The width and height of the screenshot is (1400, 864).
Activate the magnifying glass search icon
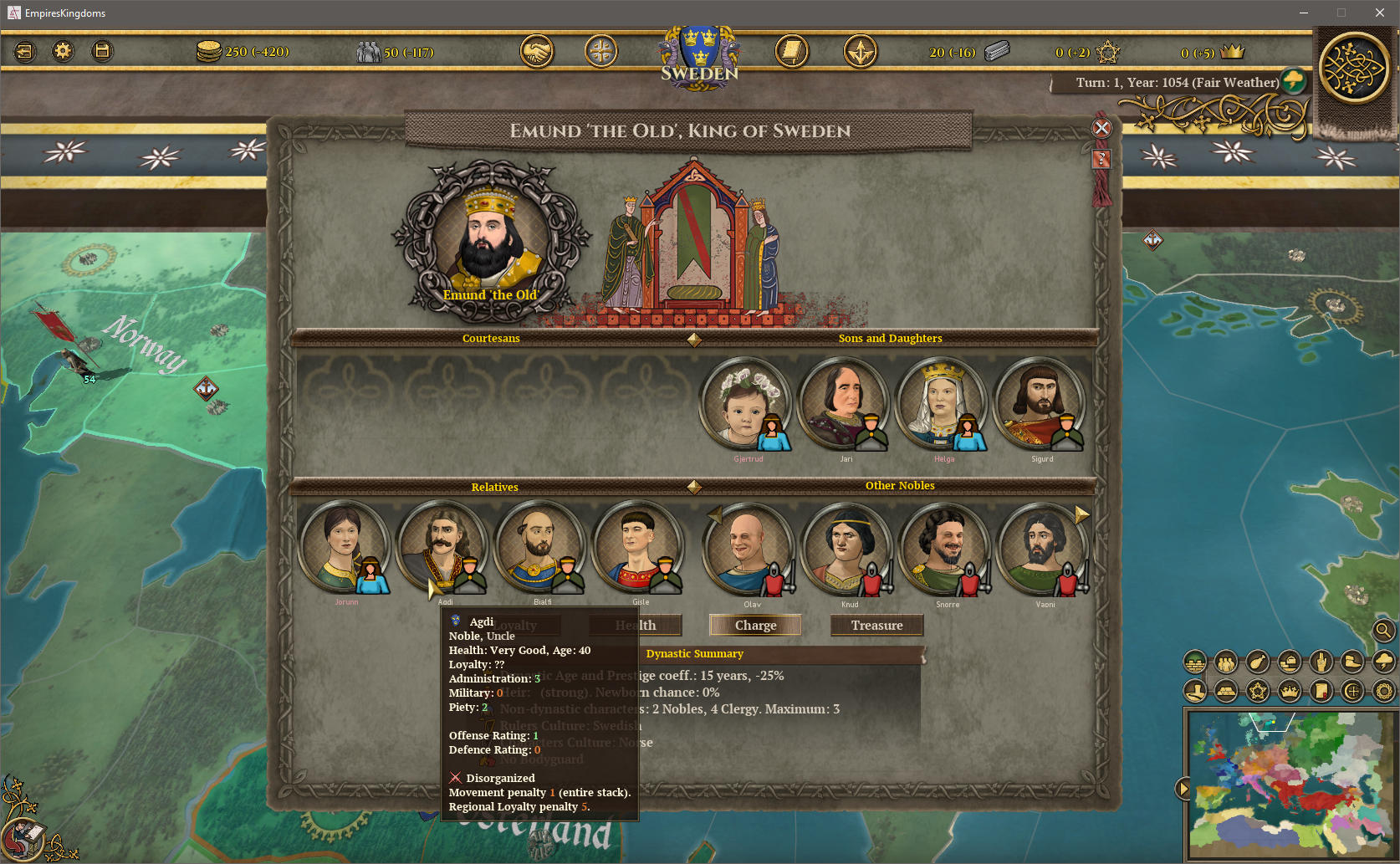(x=1383, y=630)
